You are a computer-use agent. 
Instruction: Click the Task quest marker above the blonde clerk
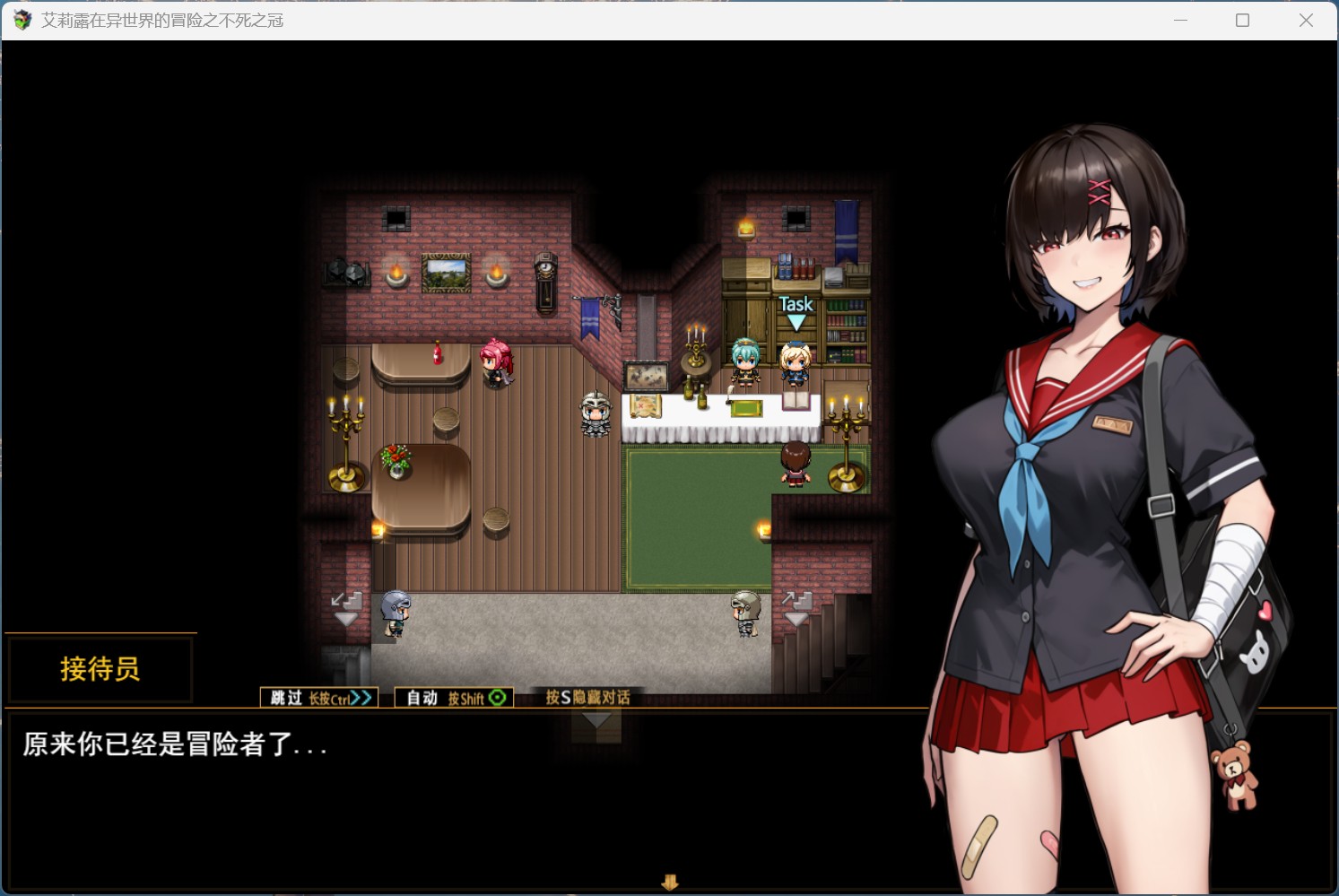[x=795, y=305]
